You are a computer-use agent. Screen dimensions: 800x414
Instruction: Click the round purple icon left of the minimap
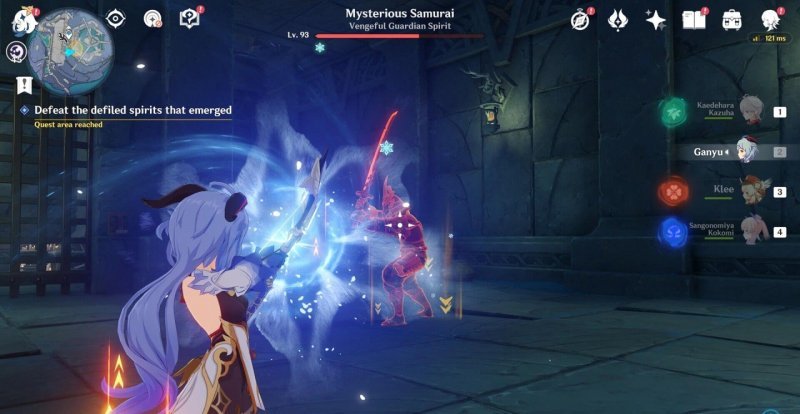pyautogui.click(x=17, y=51)
